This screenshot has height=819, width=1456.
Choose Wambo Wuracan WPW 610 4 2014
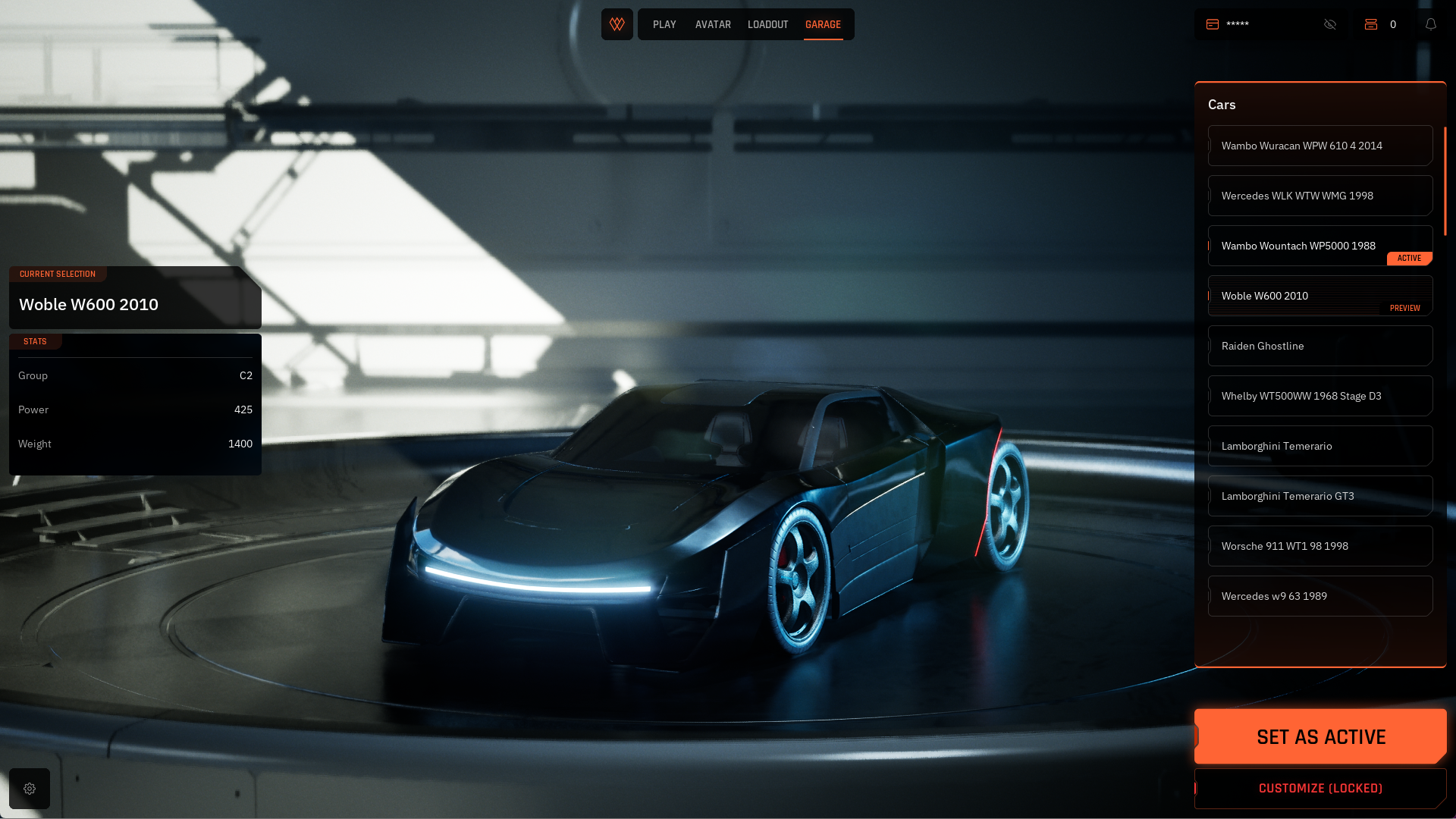coord(1319,146)
